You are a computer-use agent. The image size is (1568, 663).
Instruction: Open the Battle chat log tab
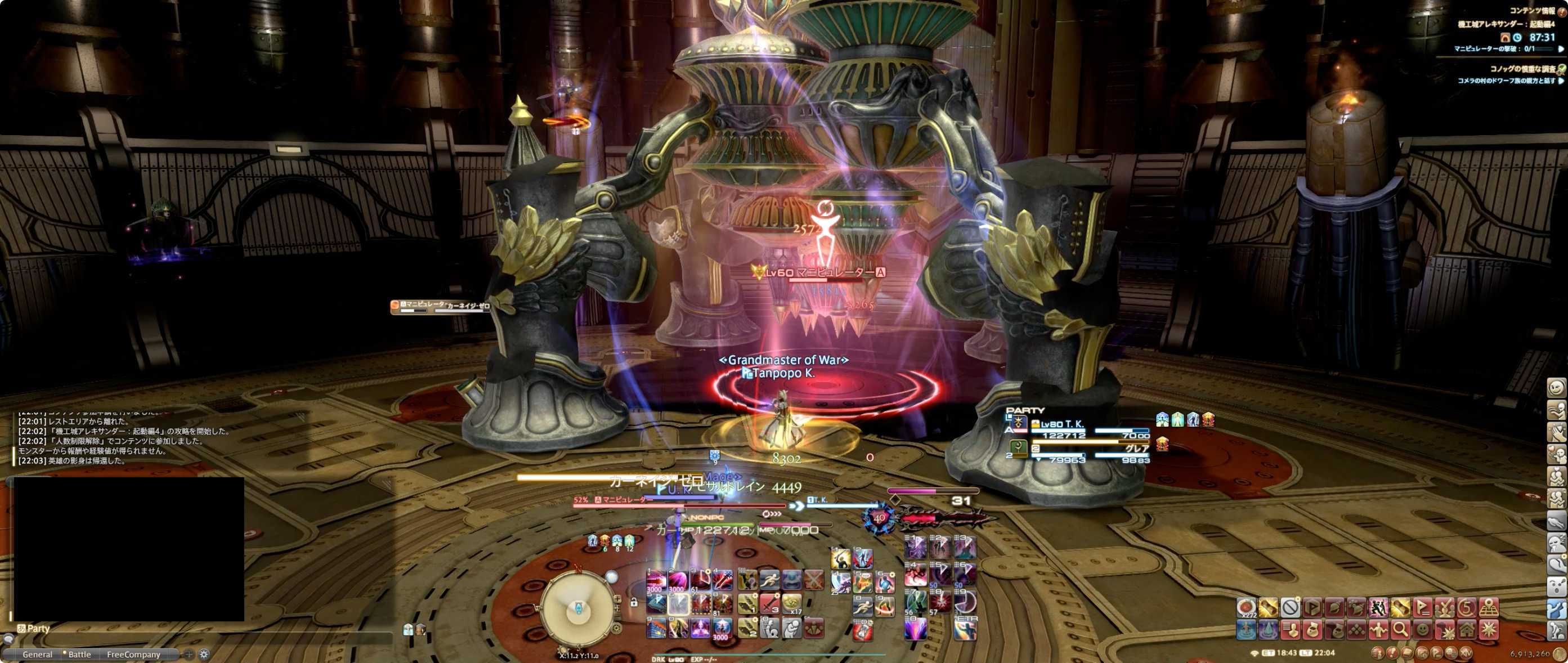(x=79, y=655)
